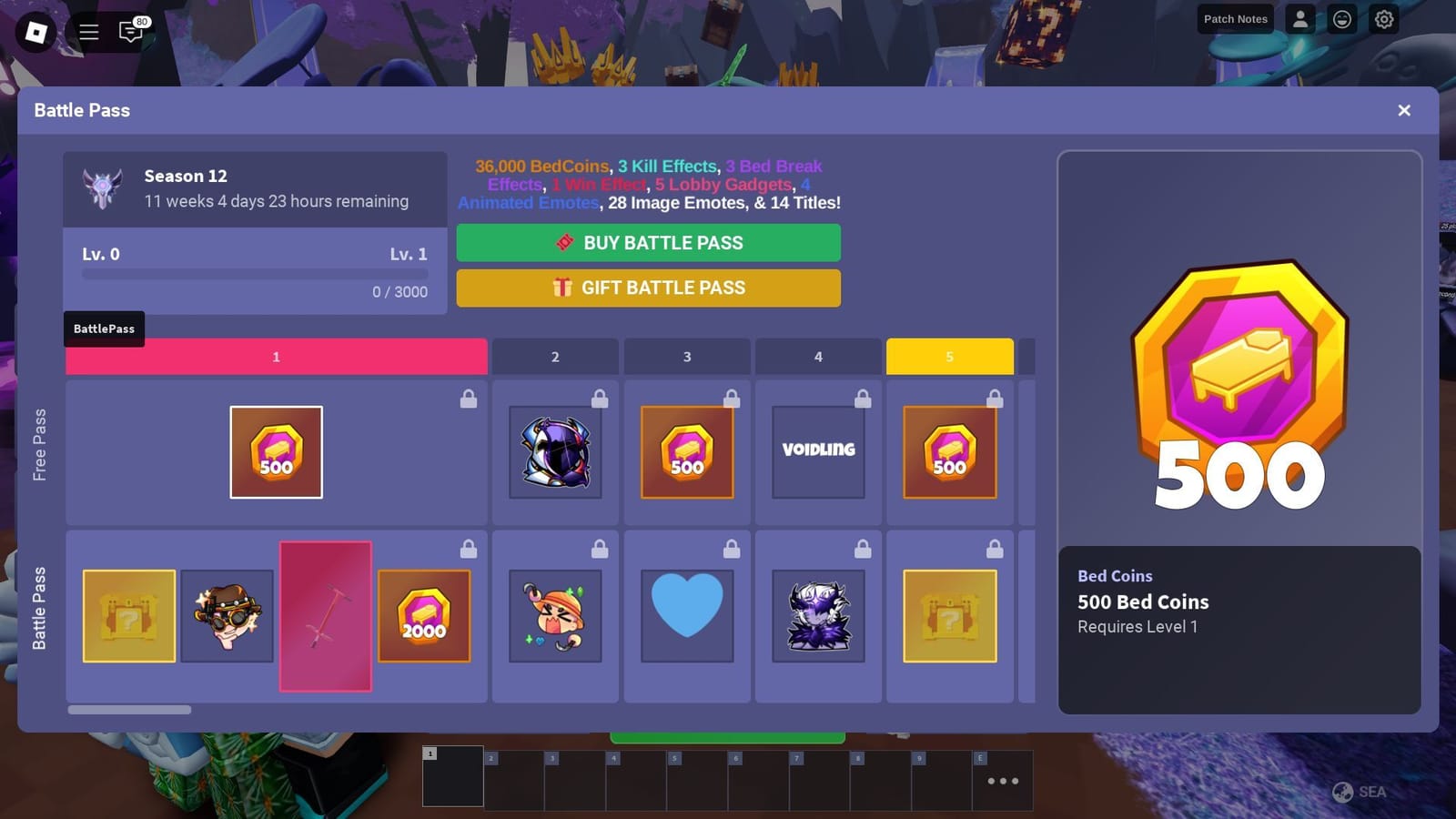Click the BUY BATTLE PASS button

[648, 243]
